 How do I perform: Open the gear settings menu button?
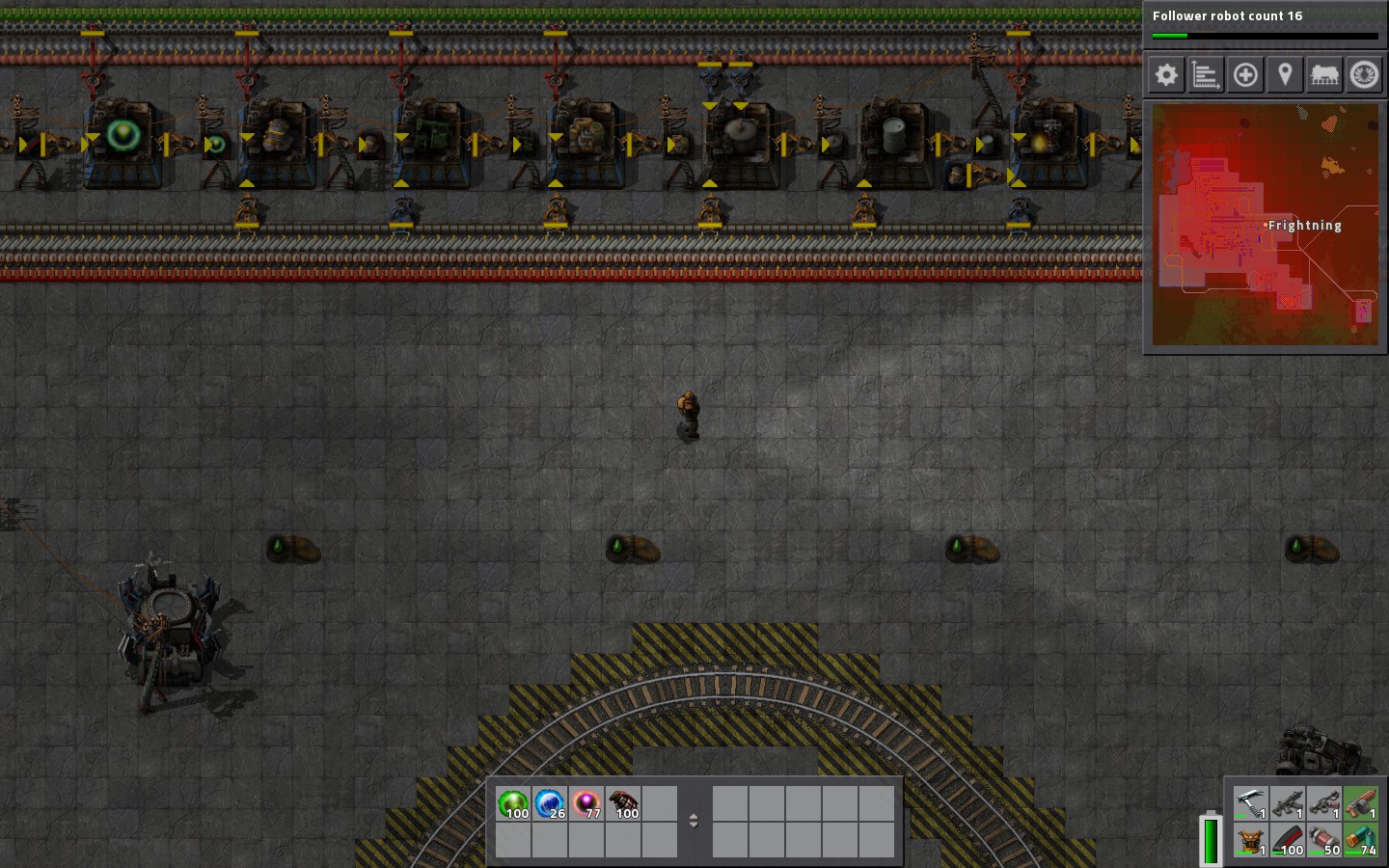[x=1166, y=75]
